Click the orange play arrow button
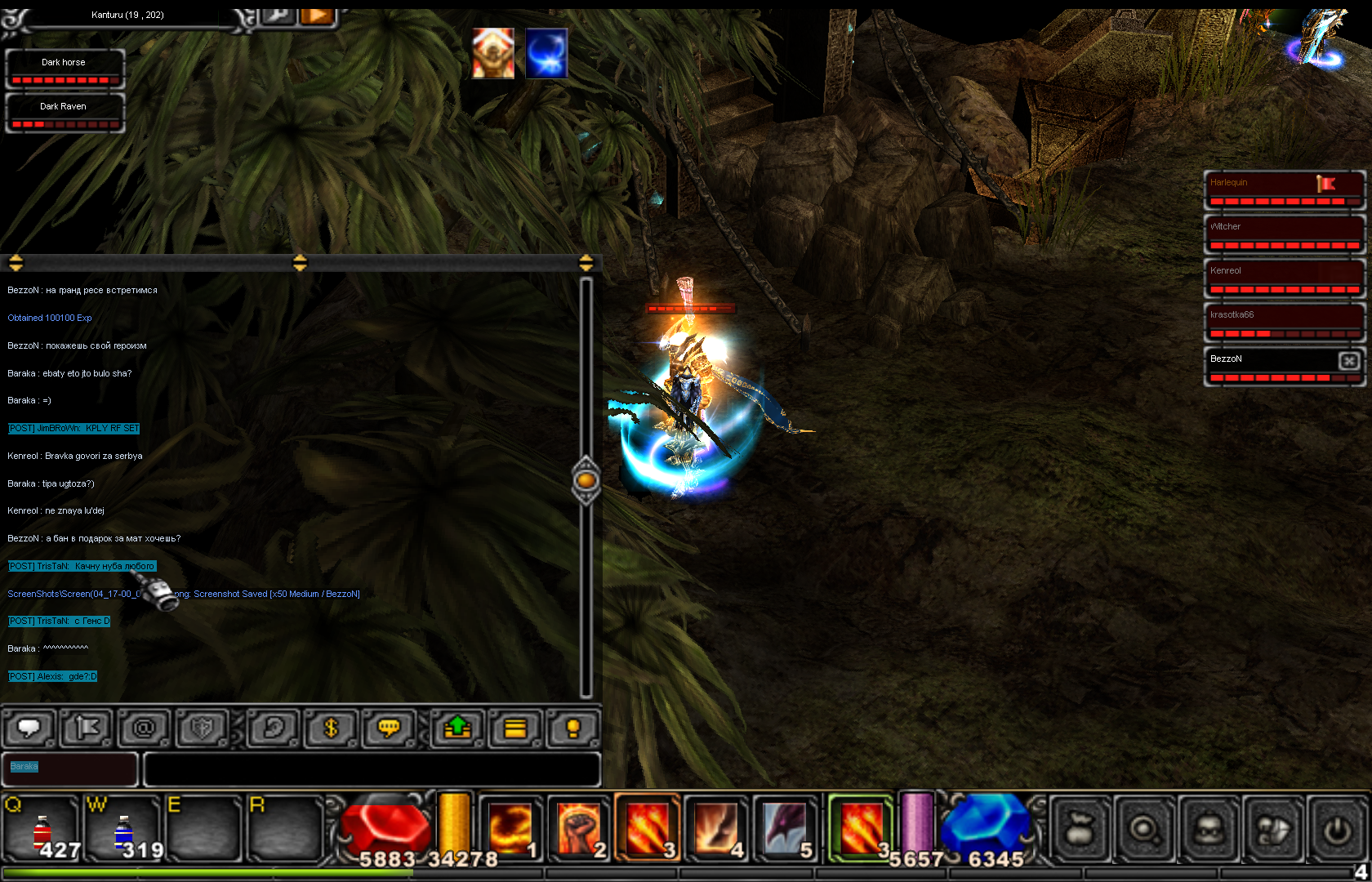Viewport: 1372px width, 882px height. 318,16
